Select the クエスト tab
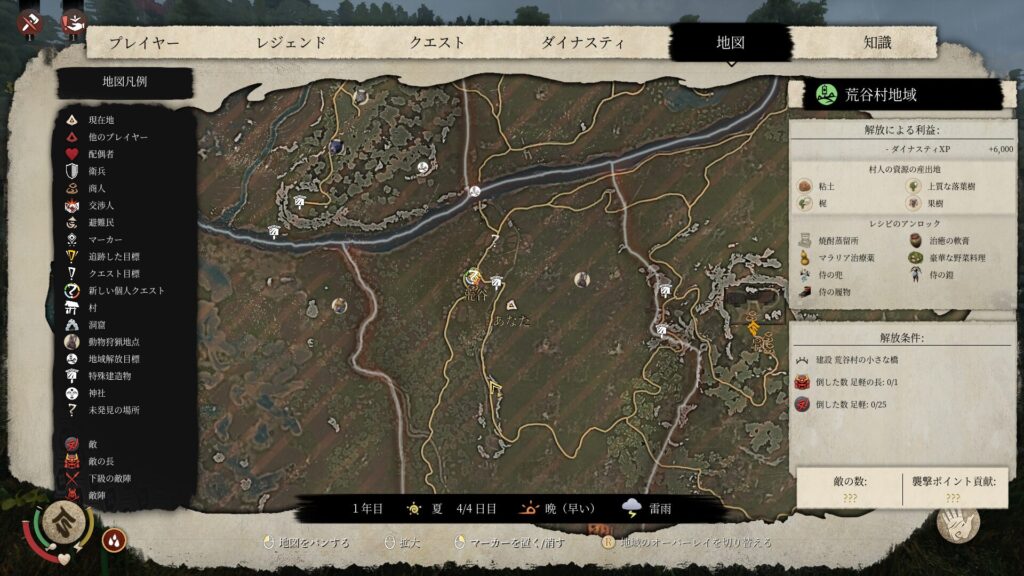Viewport: 1024px width, 576px height. 437,43
